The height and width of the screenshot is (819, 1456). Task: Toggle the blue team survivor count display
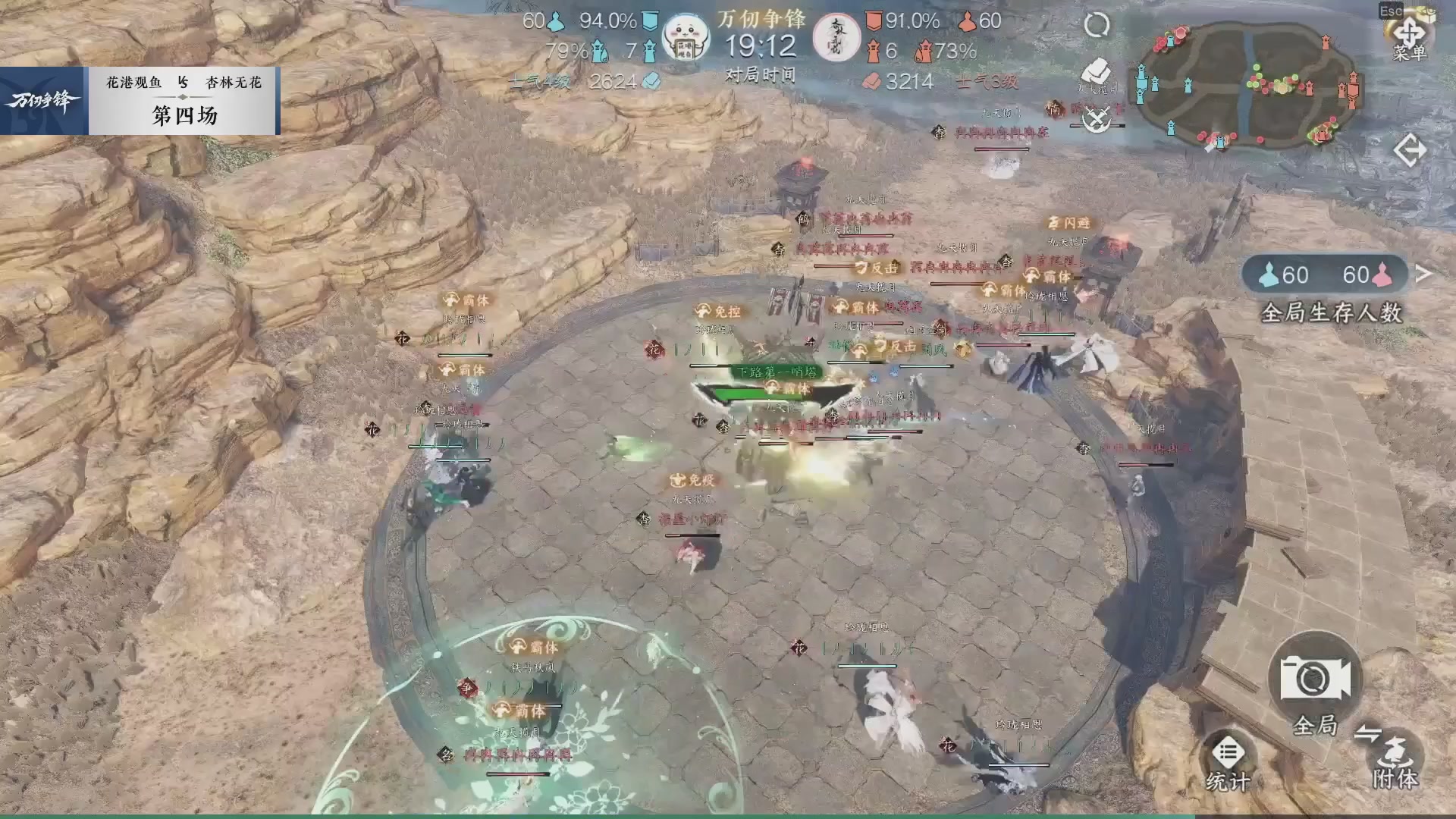(x=1289, y=275)
